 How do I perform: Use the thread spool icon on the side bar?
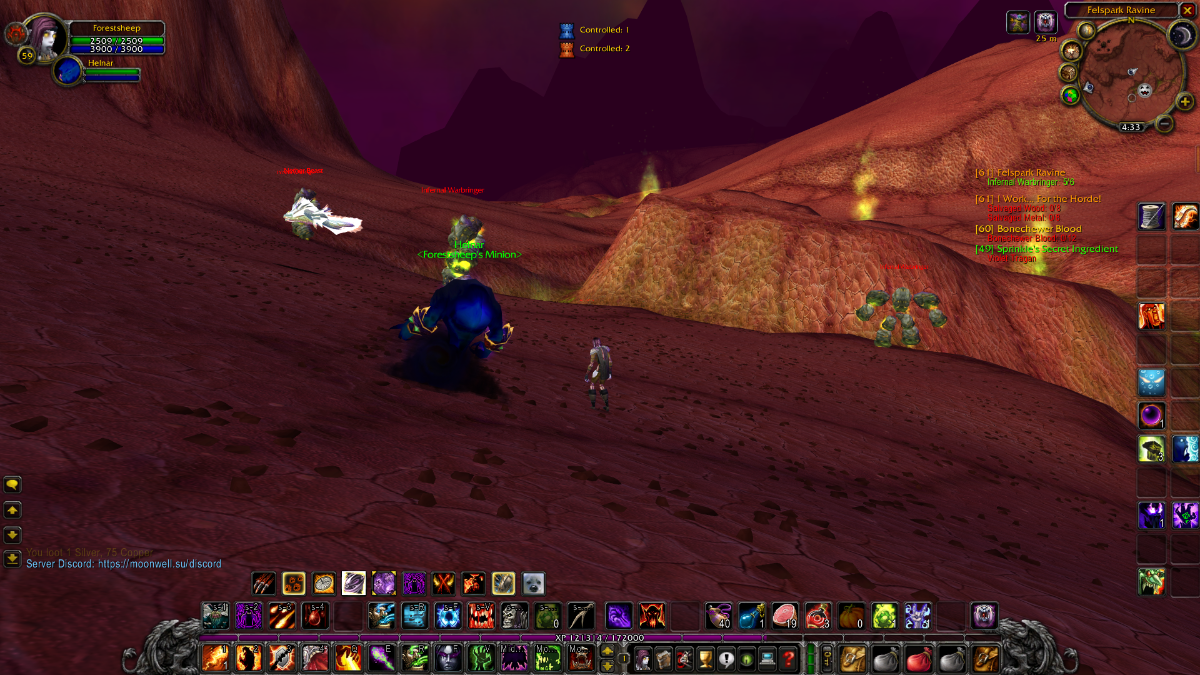pyautogui.click(x=1151, y=215)
